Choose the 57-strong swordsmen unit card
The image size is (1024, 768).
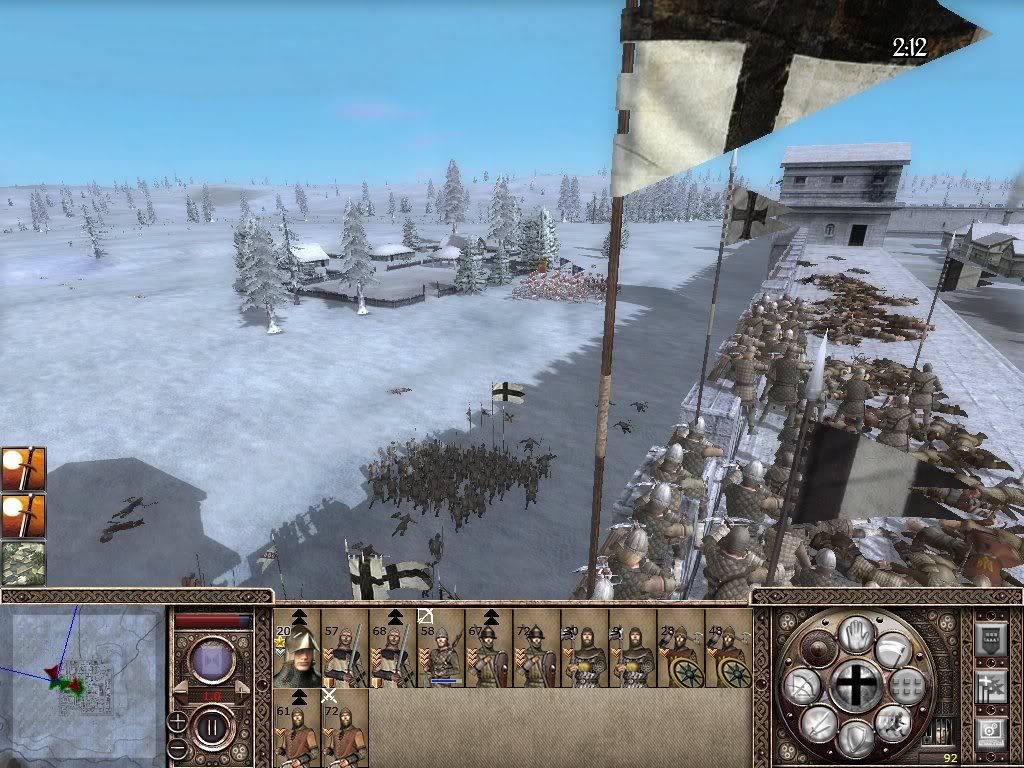point(345,649)
